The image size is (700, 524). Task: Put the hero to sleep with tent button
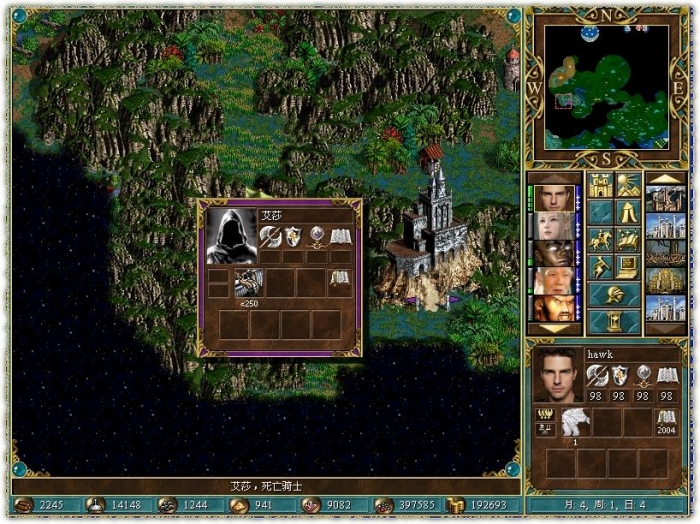tap(628, 212)
